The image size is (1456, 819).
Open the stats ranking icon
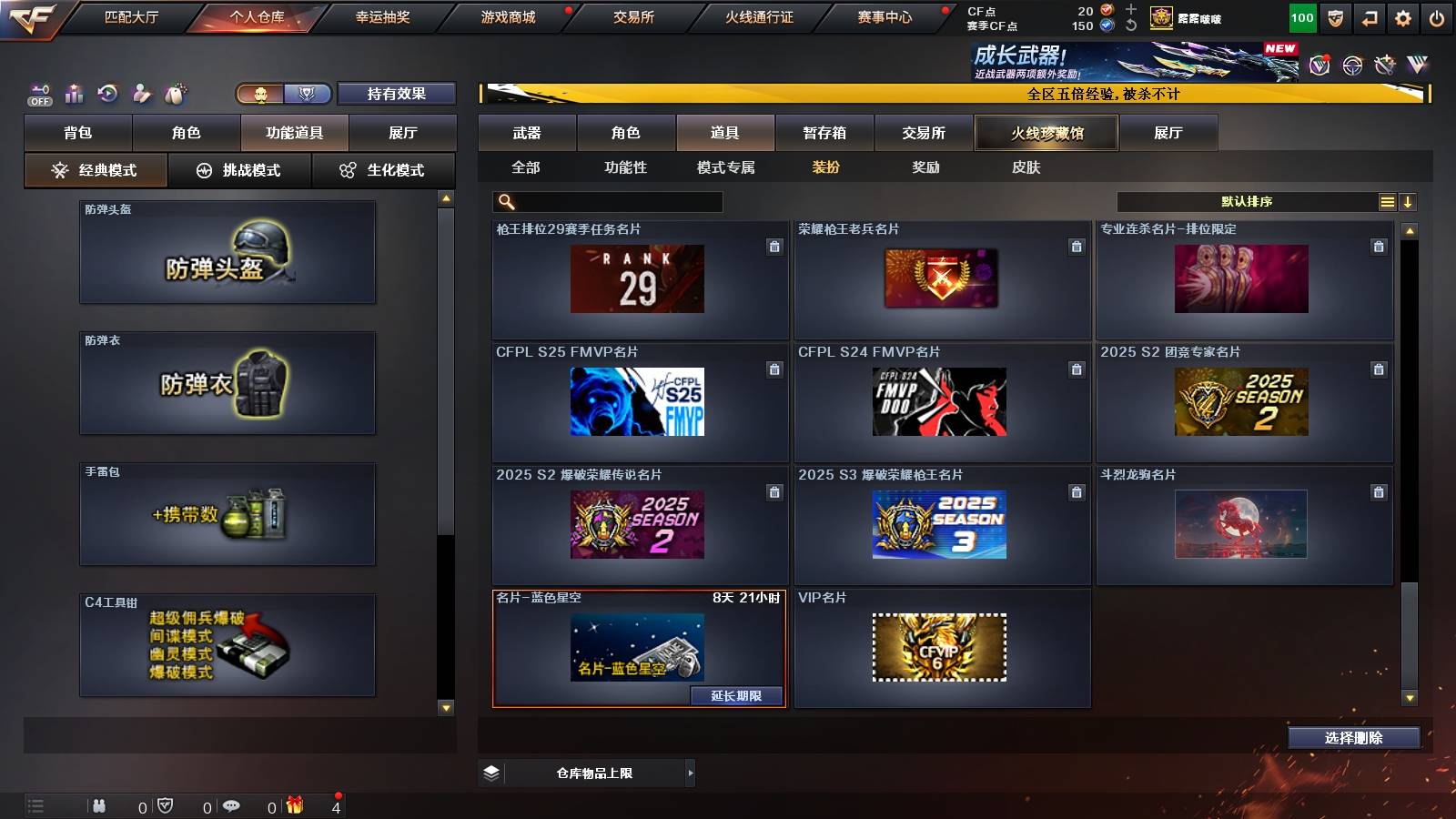click(x=74, y=93)
